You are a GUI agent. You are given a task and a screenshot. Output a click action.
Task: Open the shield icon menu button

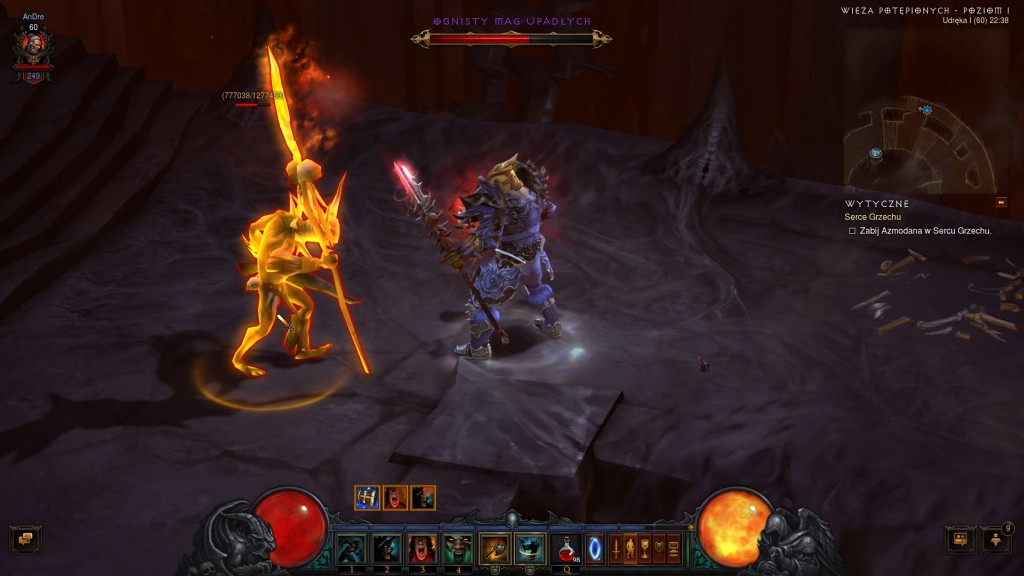coord(659,548)
